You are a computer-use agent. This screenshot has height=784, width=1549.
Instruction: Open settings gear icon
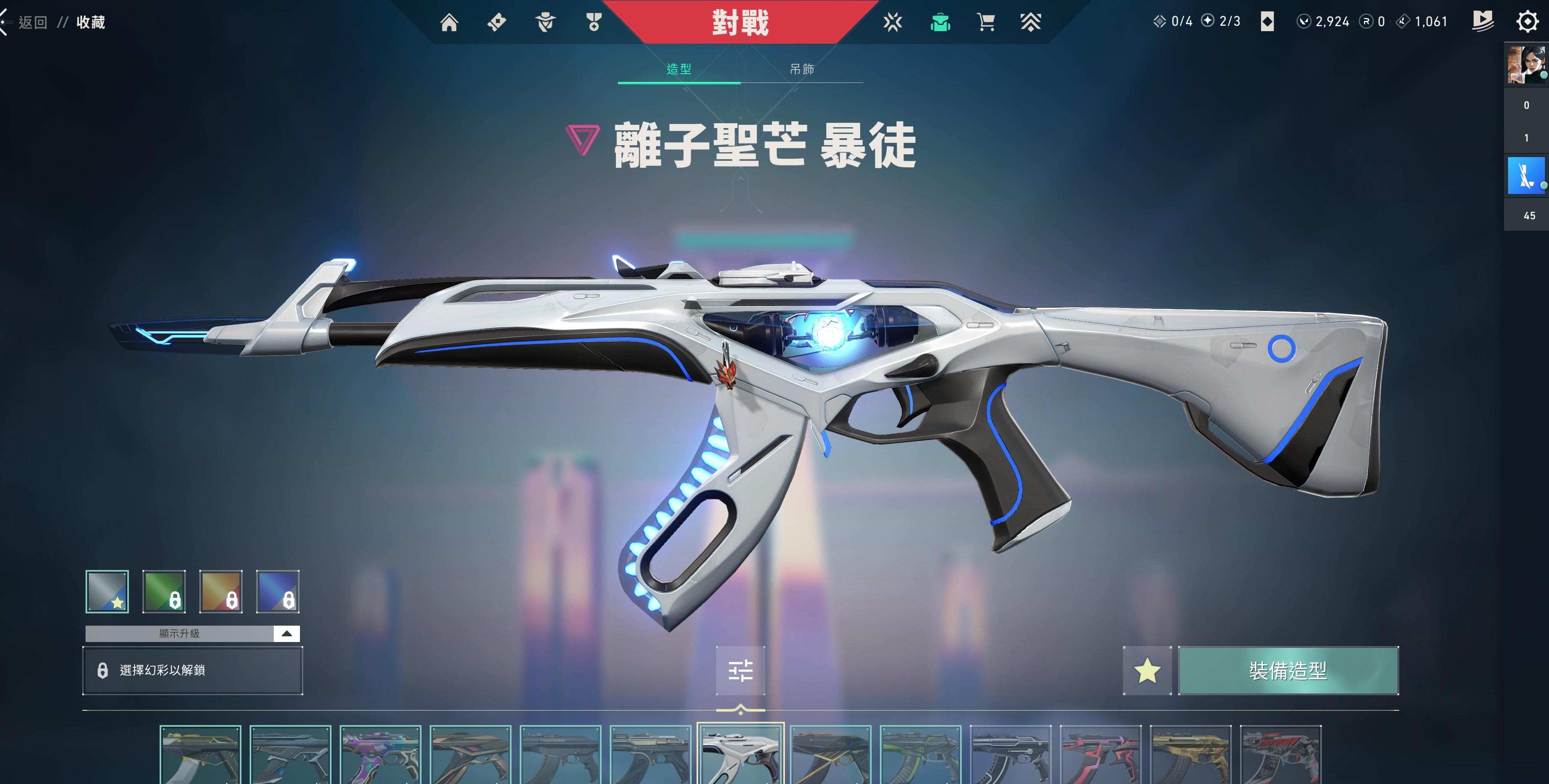click(1527, 22)
